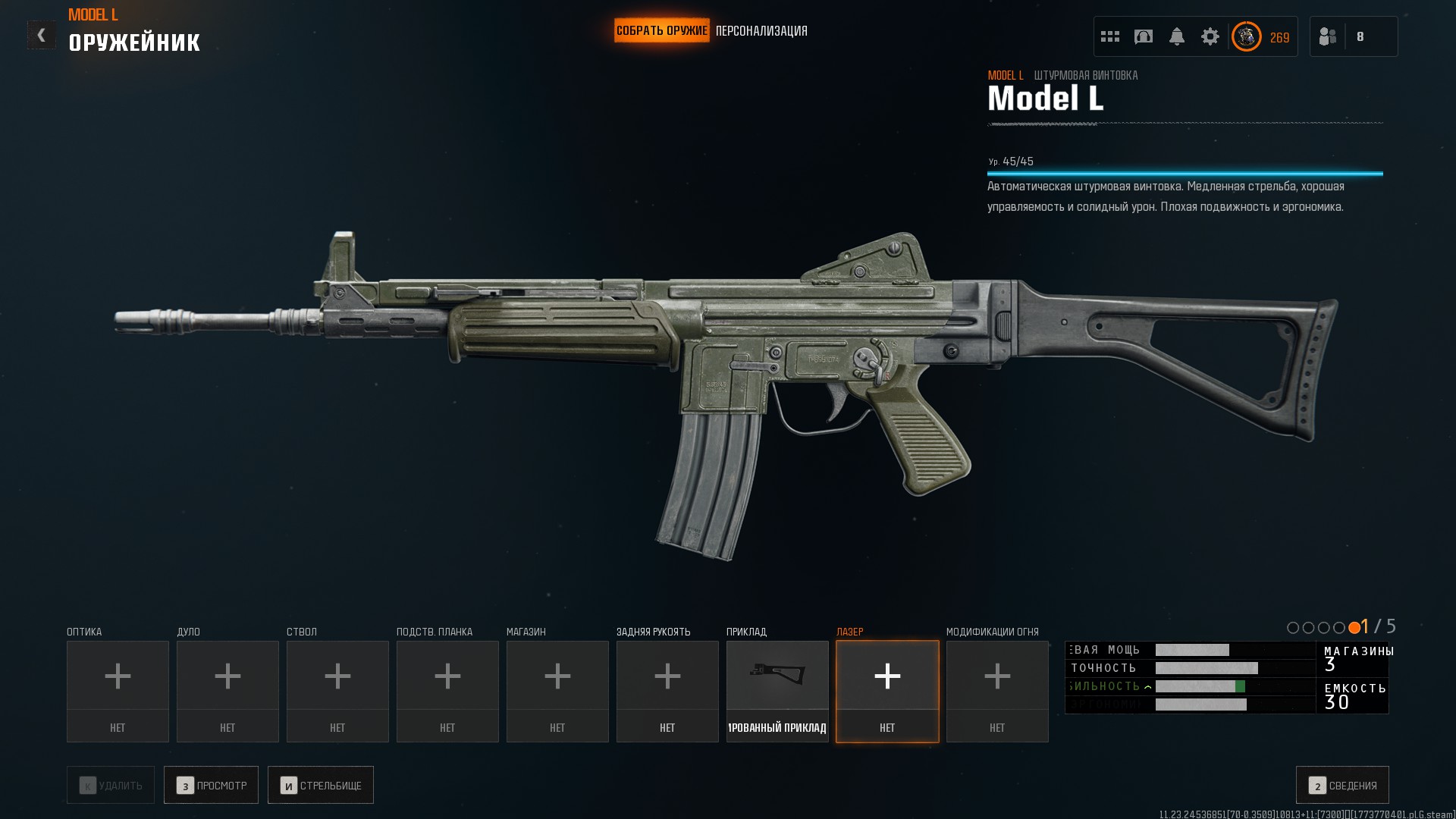Click the Просмотр button
1456x819 pixels.
[211, 785]
